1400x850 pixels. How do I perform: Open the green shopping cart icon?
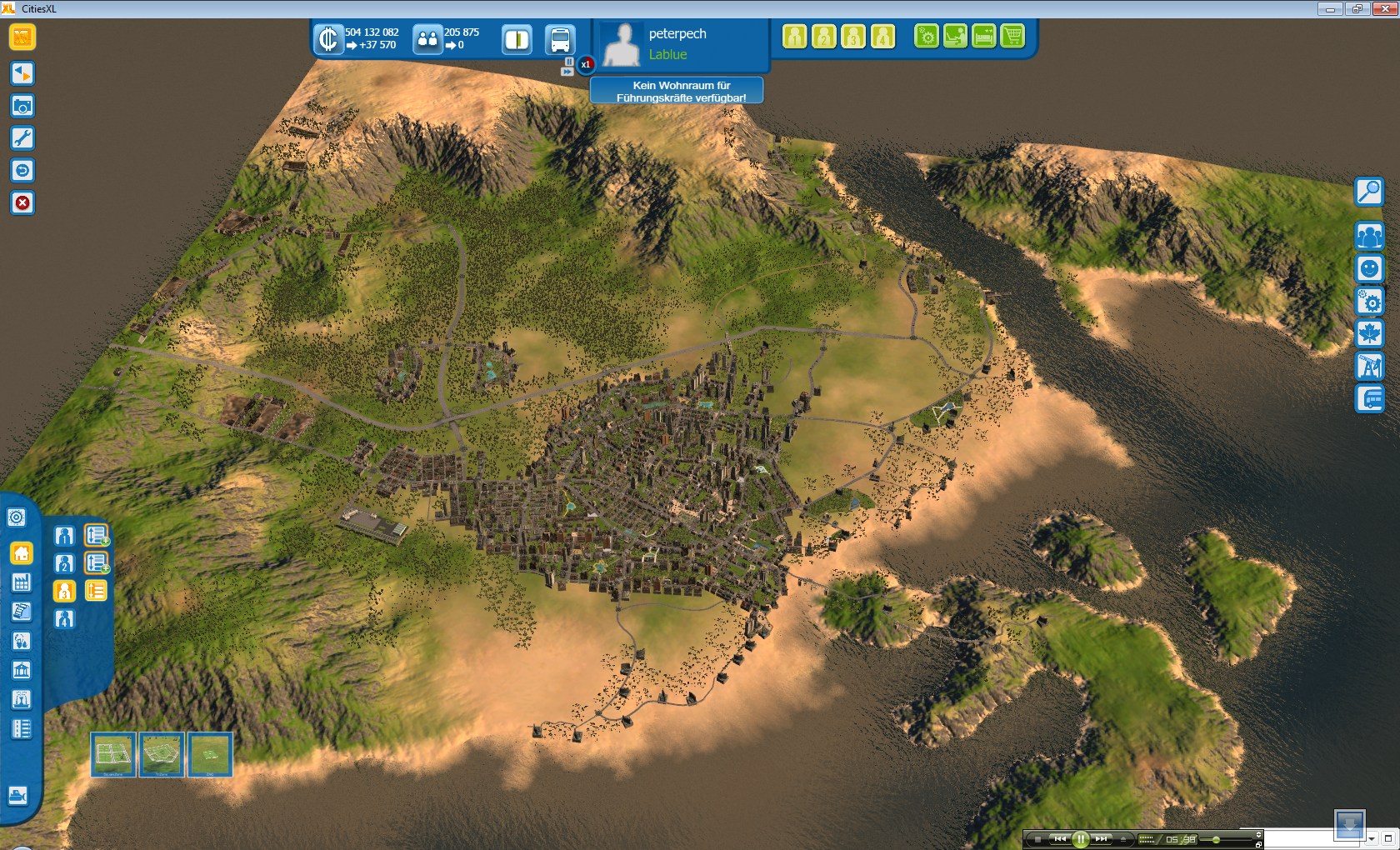(x=1012, y=37)
